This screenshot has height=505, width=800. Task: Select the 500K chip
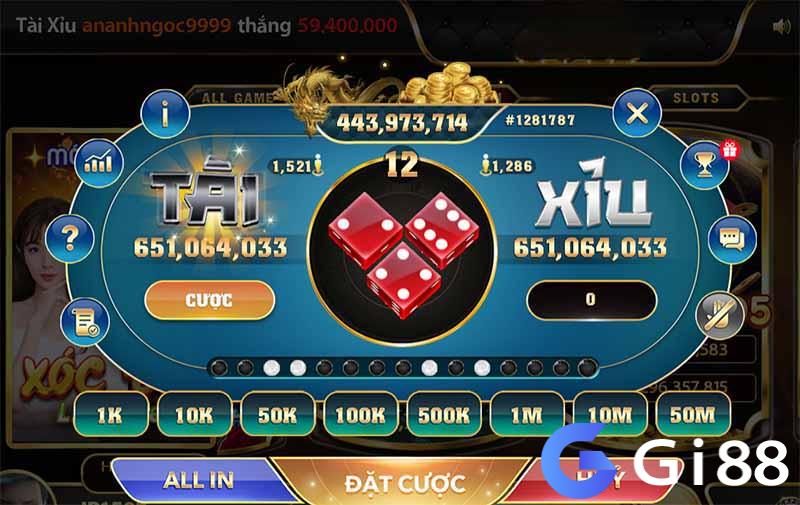click(x=443, y=414)
